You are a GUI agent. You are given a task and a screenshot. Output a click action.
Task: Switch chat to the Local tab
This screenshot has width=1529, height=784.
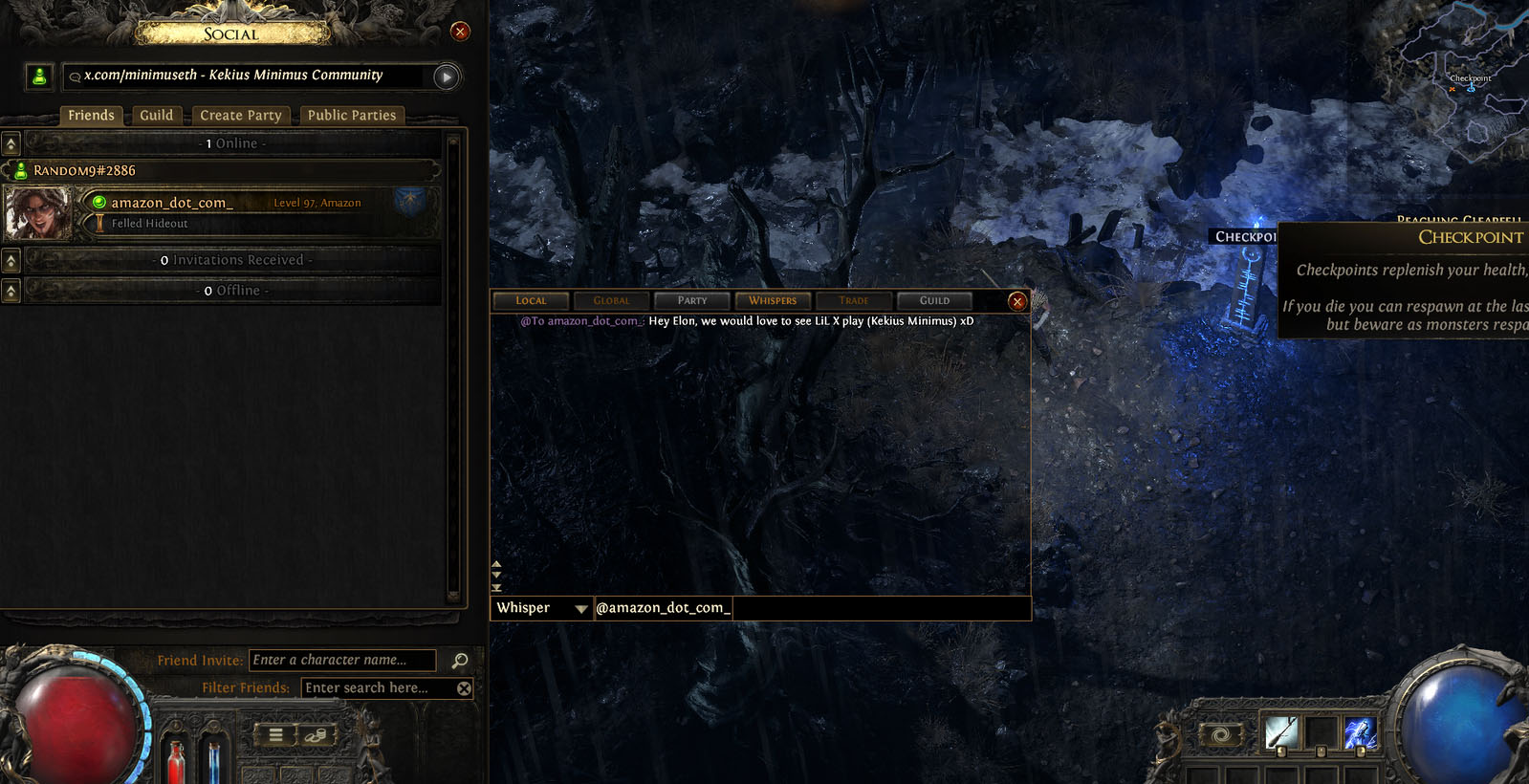point(531,301)
